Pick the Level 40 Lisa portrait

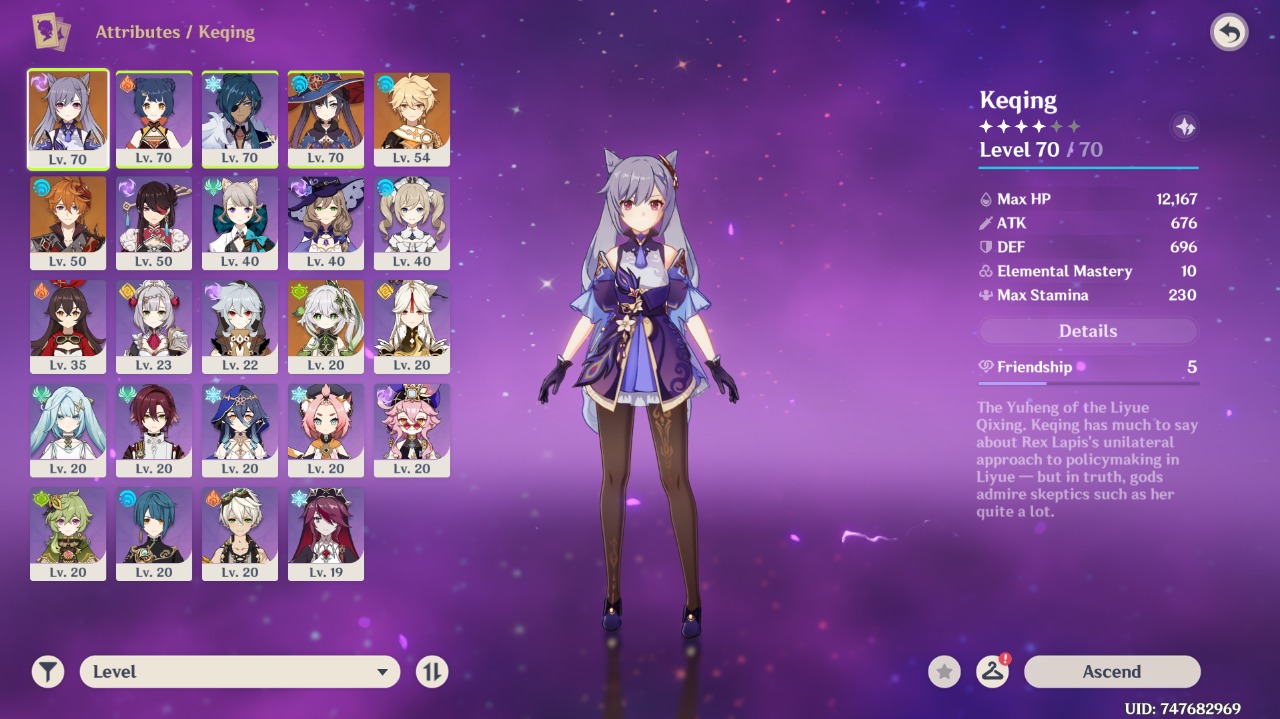[x=326, y=222]
